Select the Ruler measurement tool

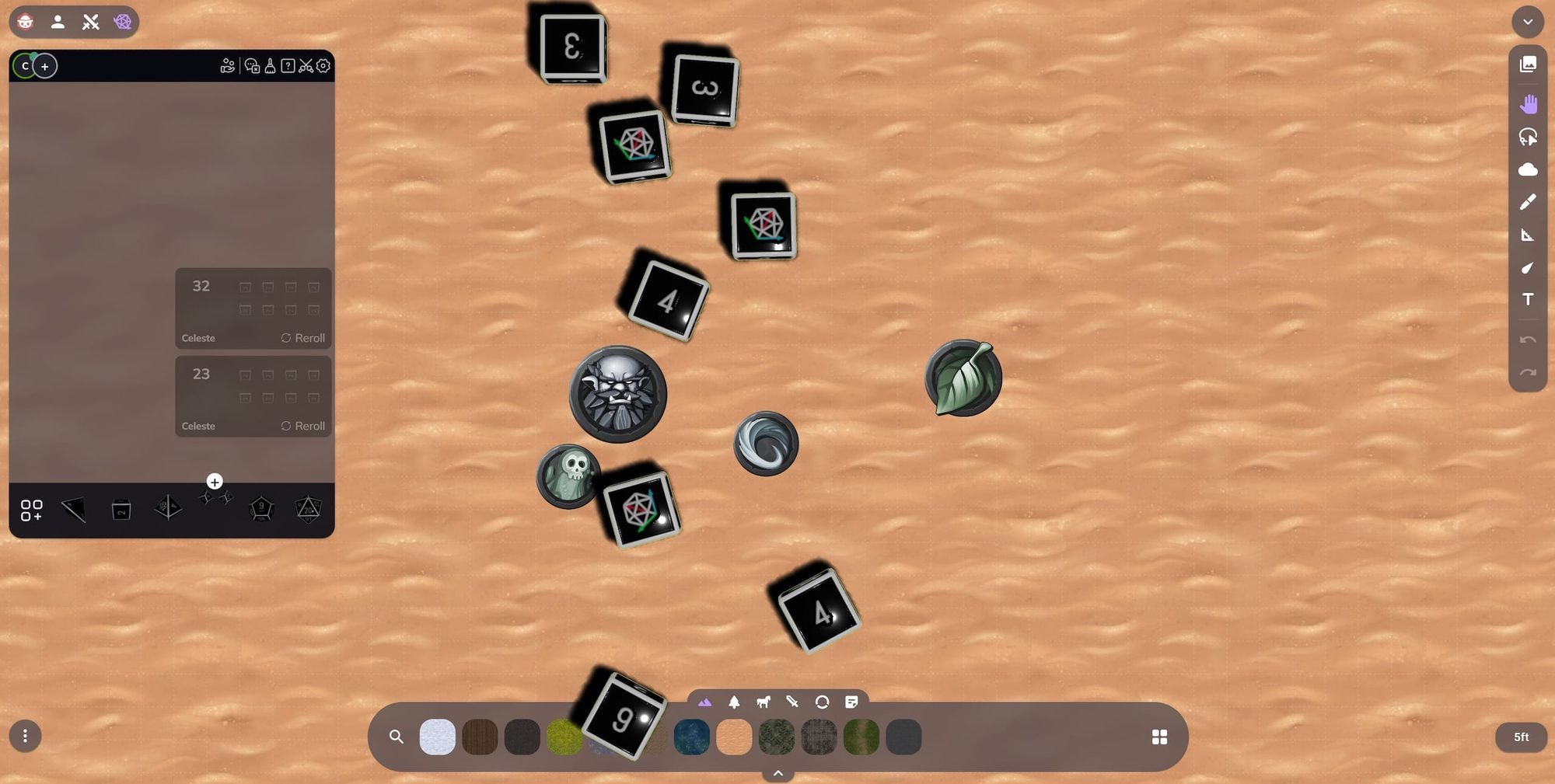click(1527, 235)
